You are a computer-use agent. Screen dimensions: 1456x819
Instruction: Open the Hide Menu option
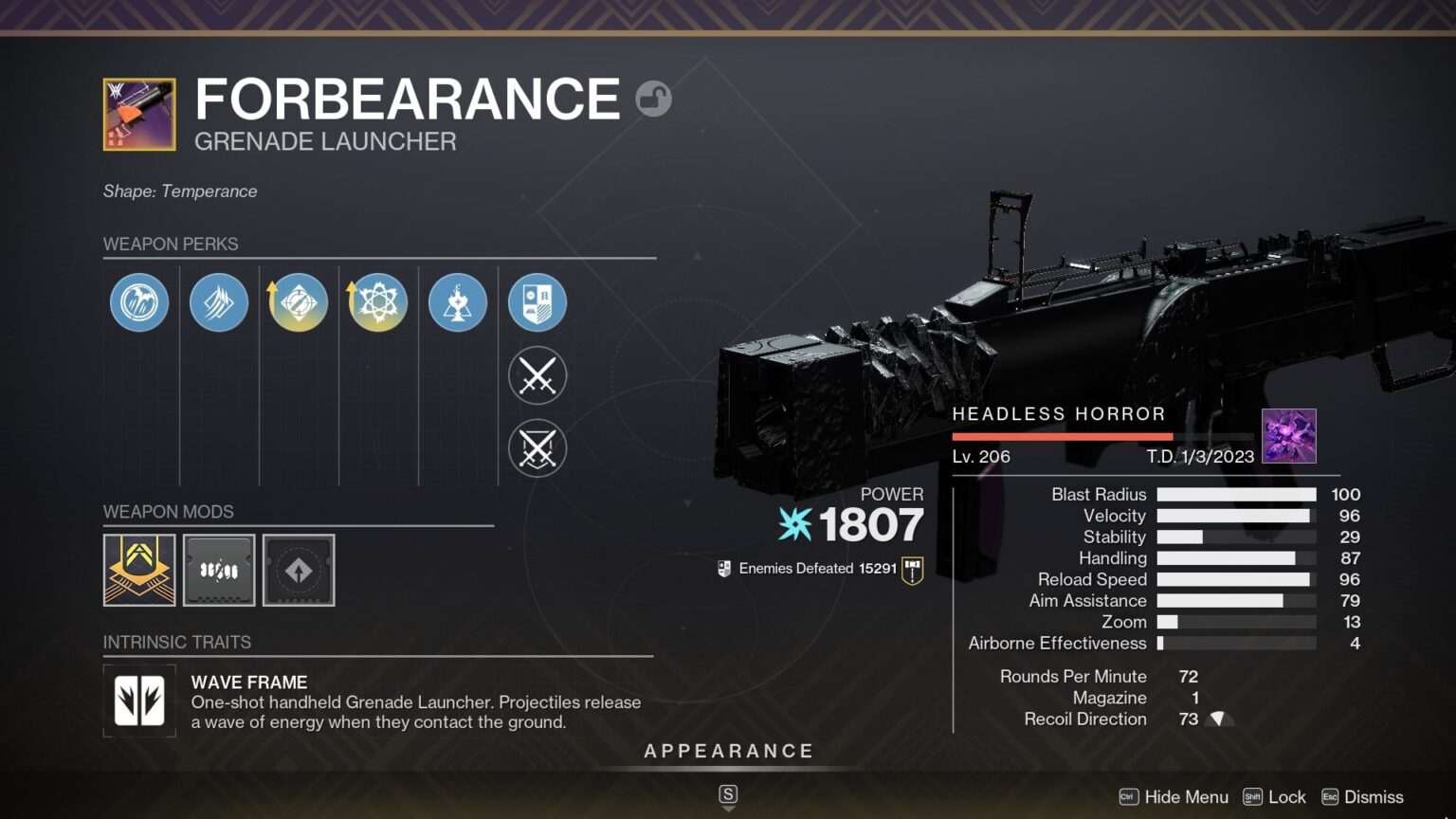click(x=1186, y=797)
